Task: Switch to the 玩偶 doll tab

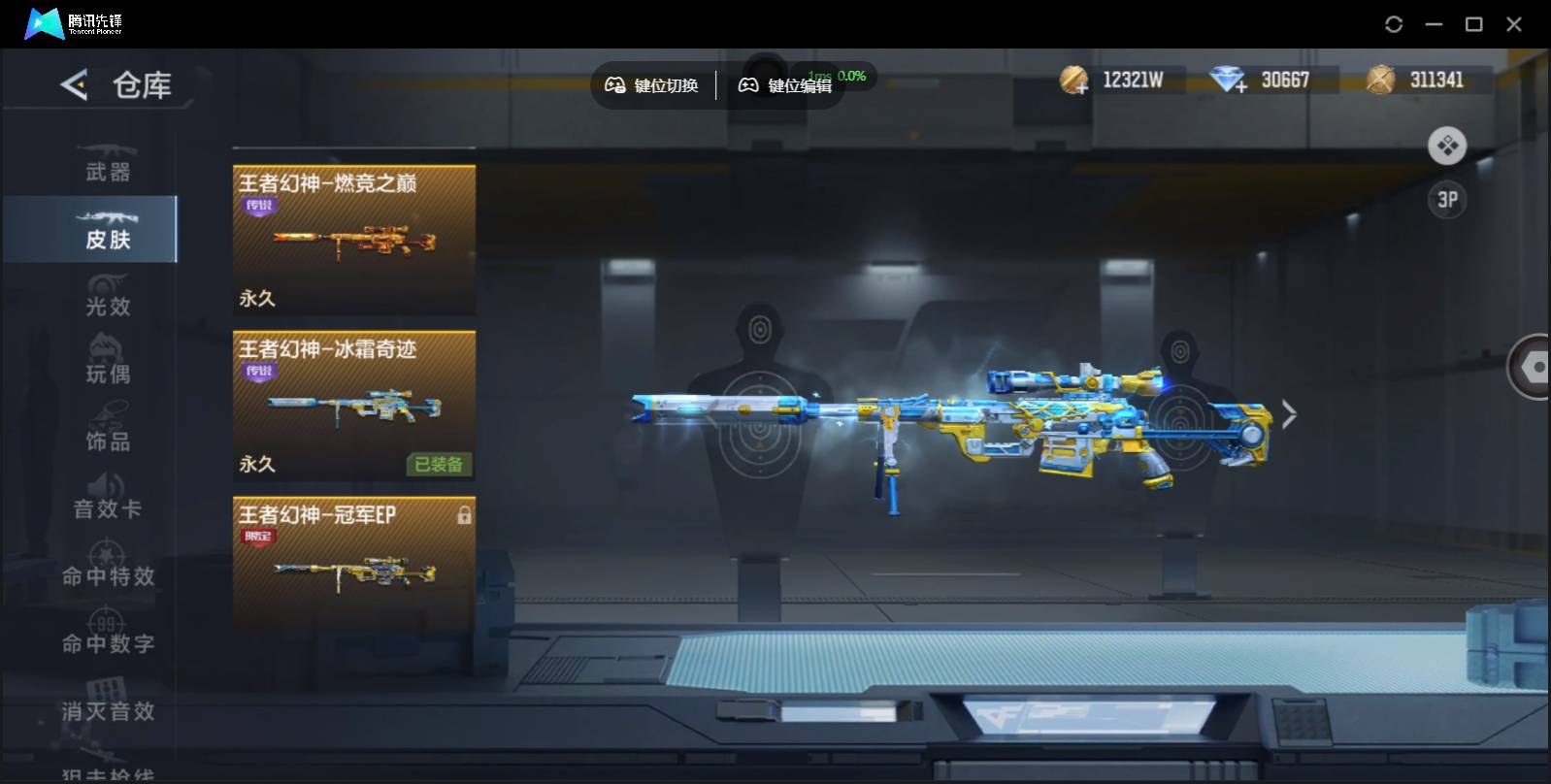Action: click(107, 364)
